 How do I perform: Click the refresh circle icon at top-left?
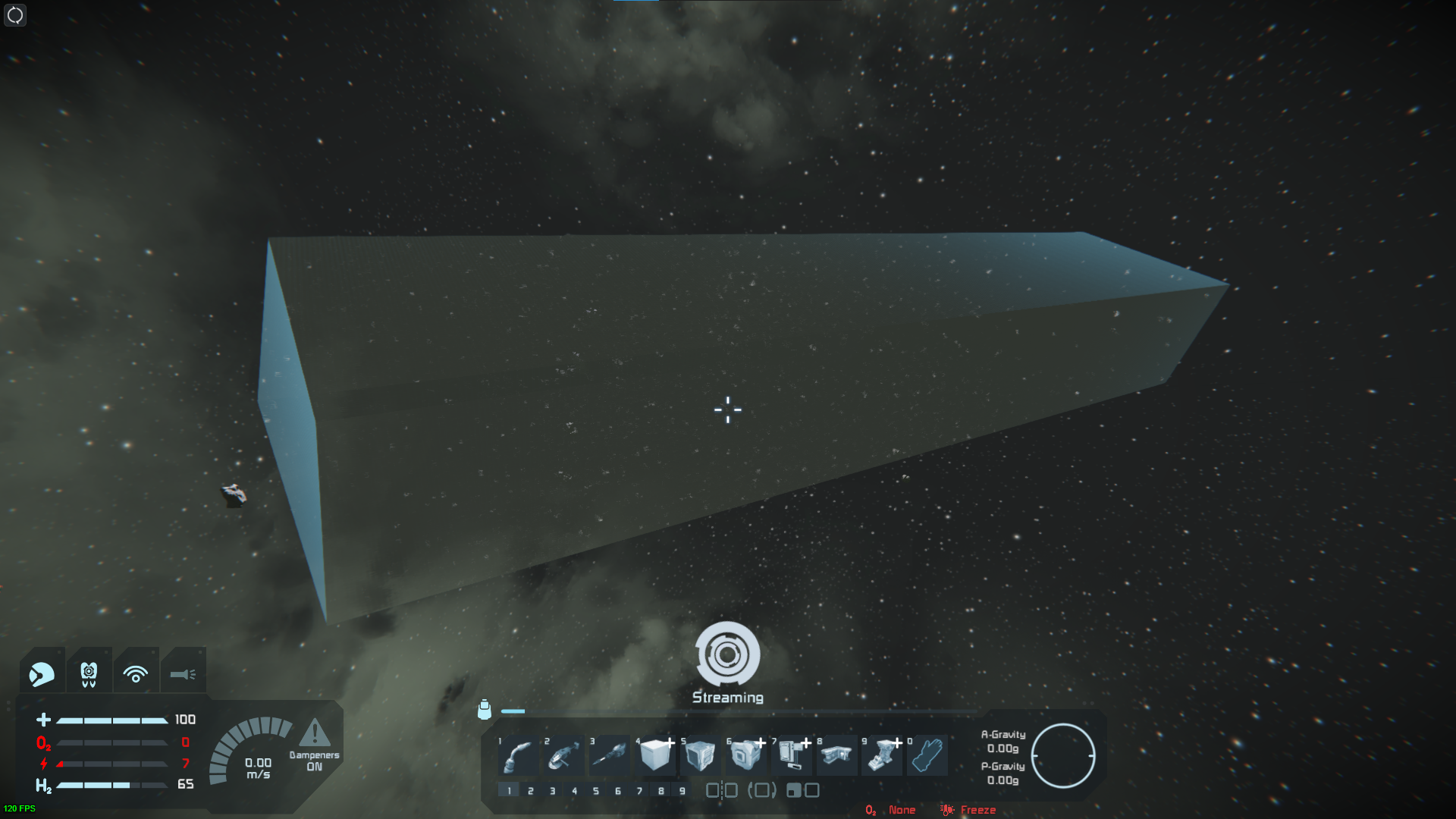(x=15, y=15)
